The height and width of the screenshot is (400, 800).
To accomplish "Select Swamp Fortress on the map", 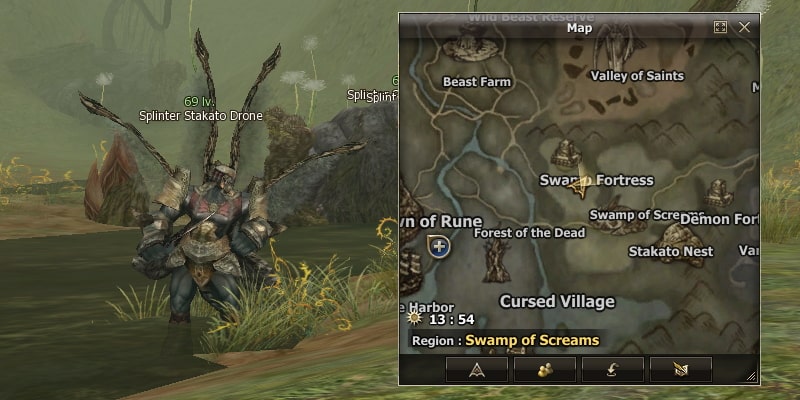I will pos(596,180).
